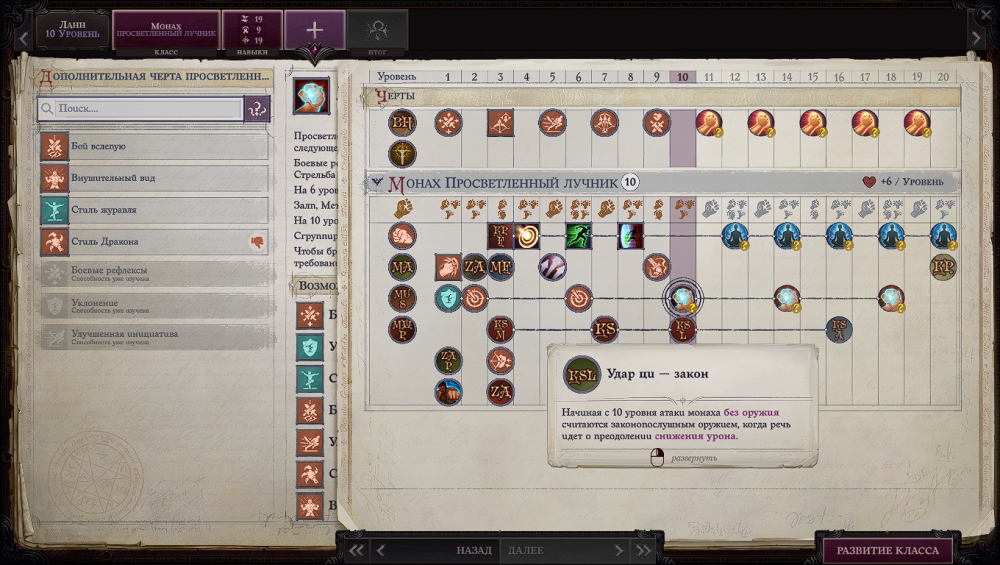Click the greyed-out Боевые рефлексы entry
This screenshot has height=565, width=1000.
click(x=155, y=274)
